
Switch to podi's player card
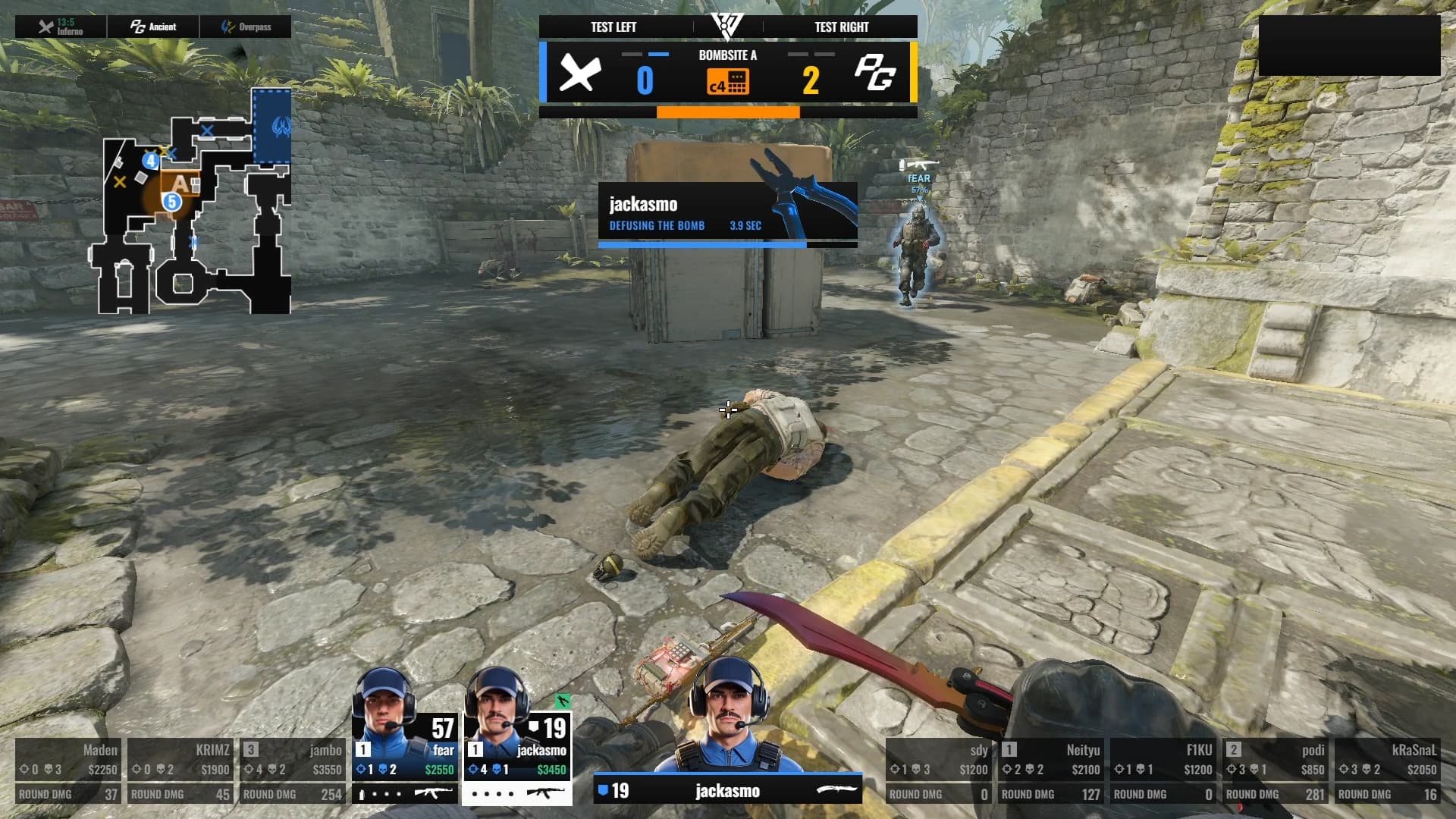click(1276, 770)
